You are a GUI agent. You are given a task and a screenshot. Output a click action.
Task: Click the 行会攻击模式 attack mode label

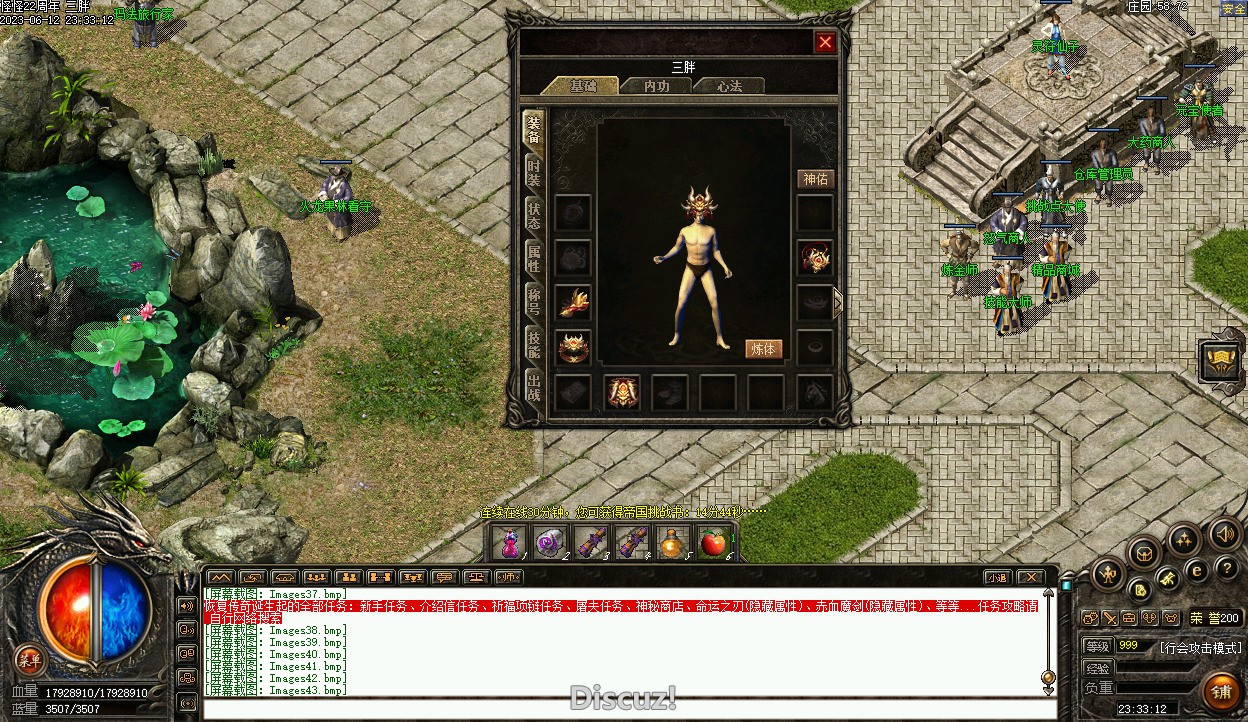(x=1200, y=648)
